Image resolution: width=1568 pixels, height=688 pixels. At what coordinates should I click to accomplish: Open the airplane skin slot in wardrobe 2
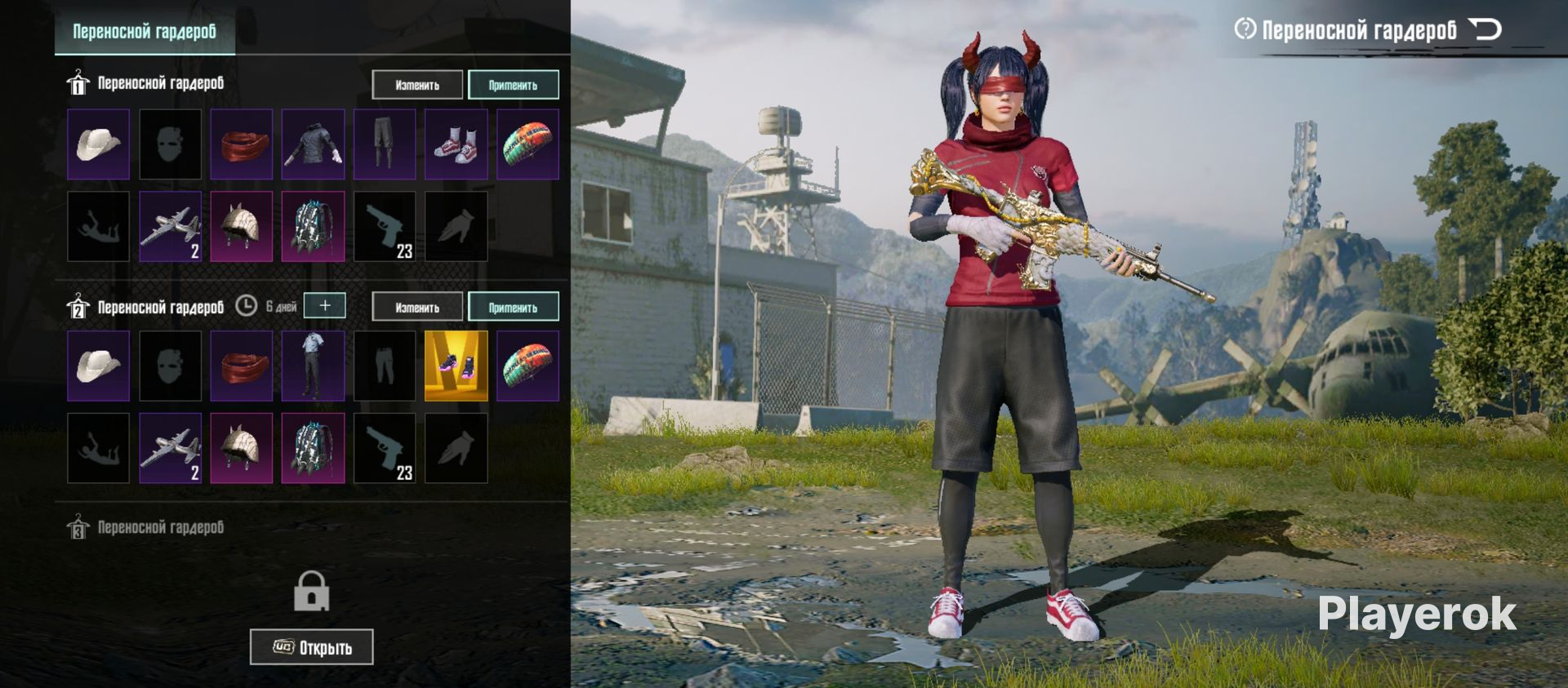170,448
